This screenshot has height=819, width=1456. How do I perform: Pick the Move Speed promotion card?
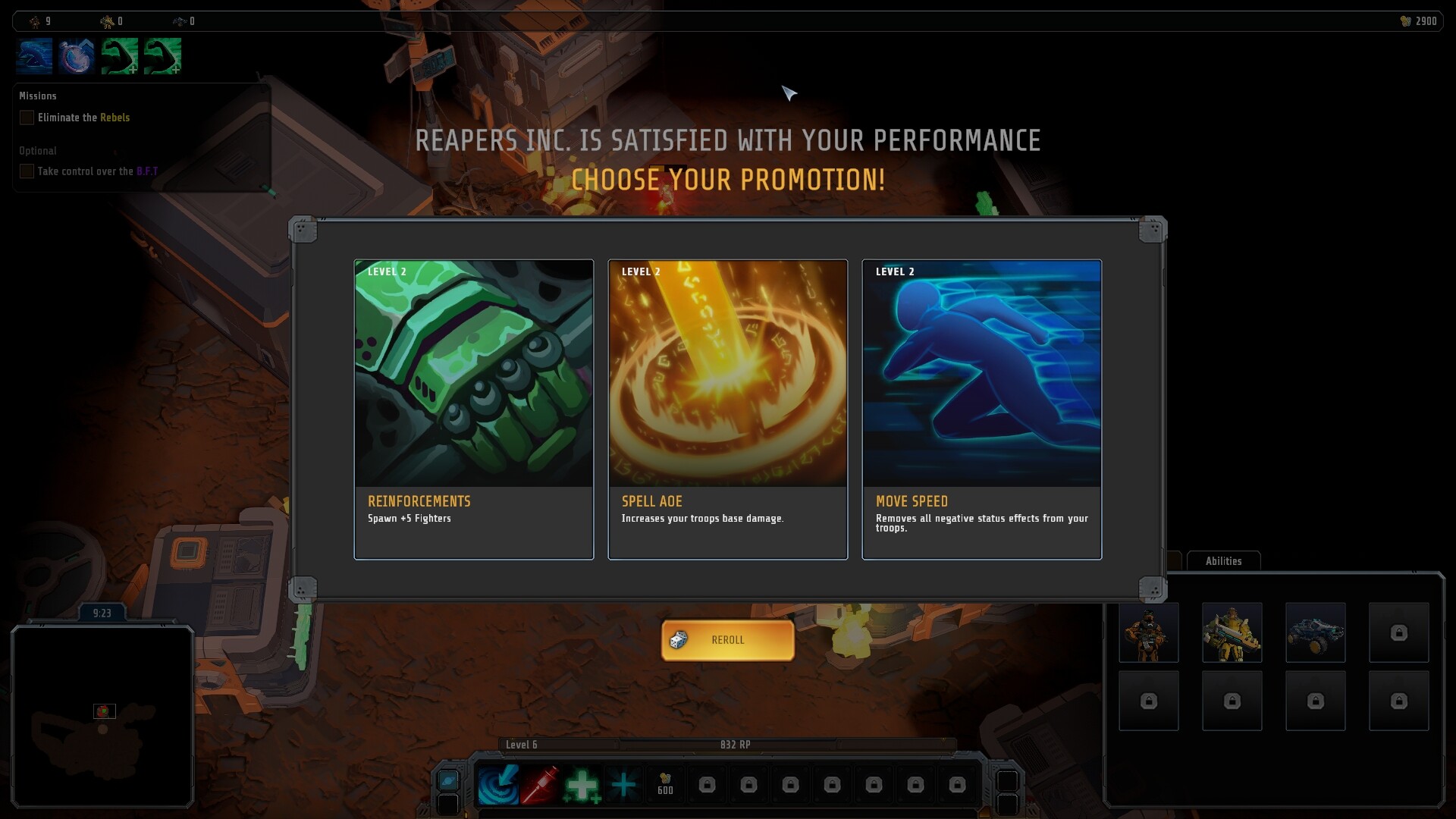coord(981,409)
